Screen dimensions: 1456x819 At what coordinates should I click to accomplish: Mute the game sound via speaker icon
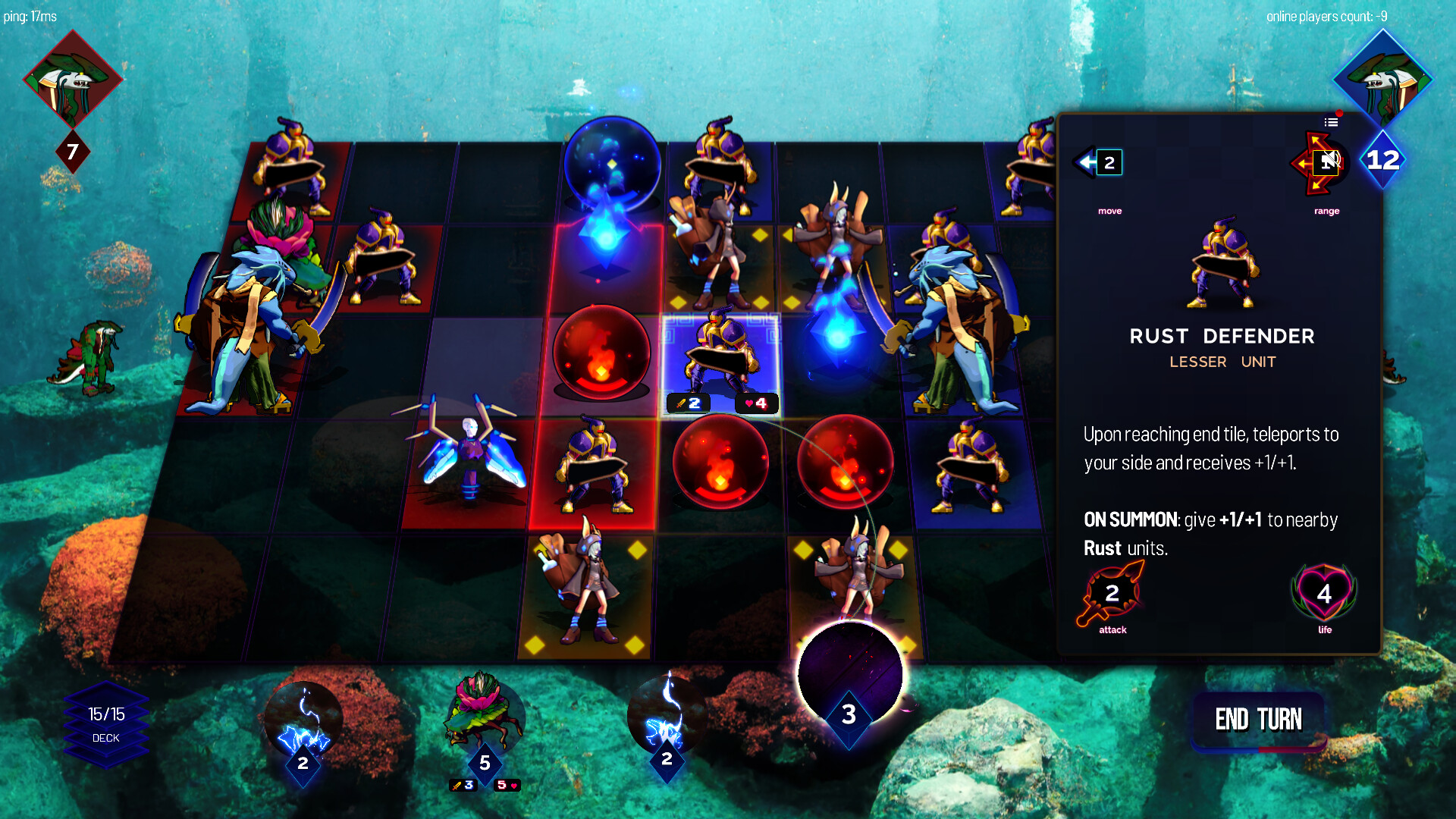click(1326, 163)
